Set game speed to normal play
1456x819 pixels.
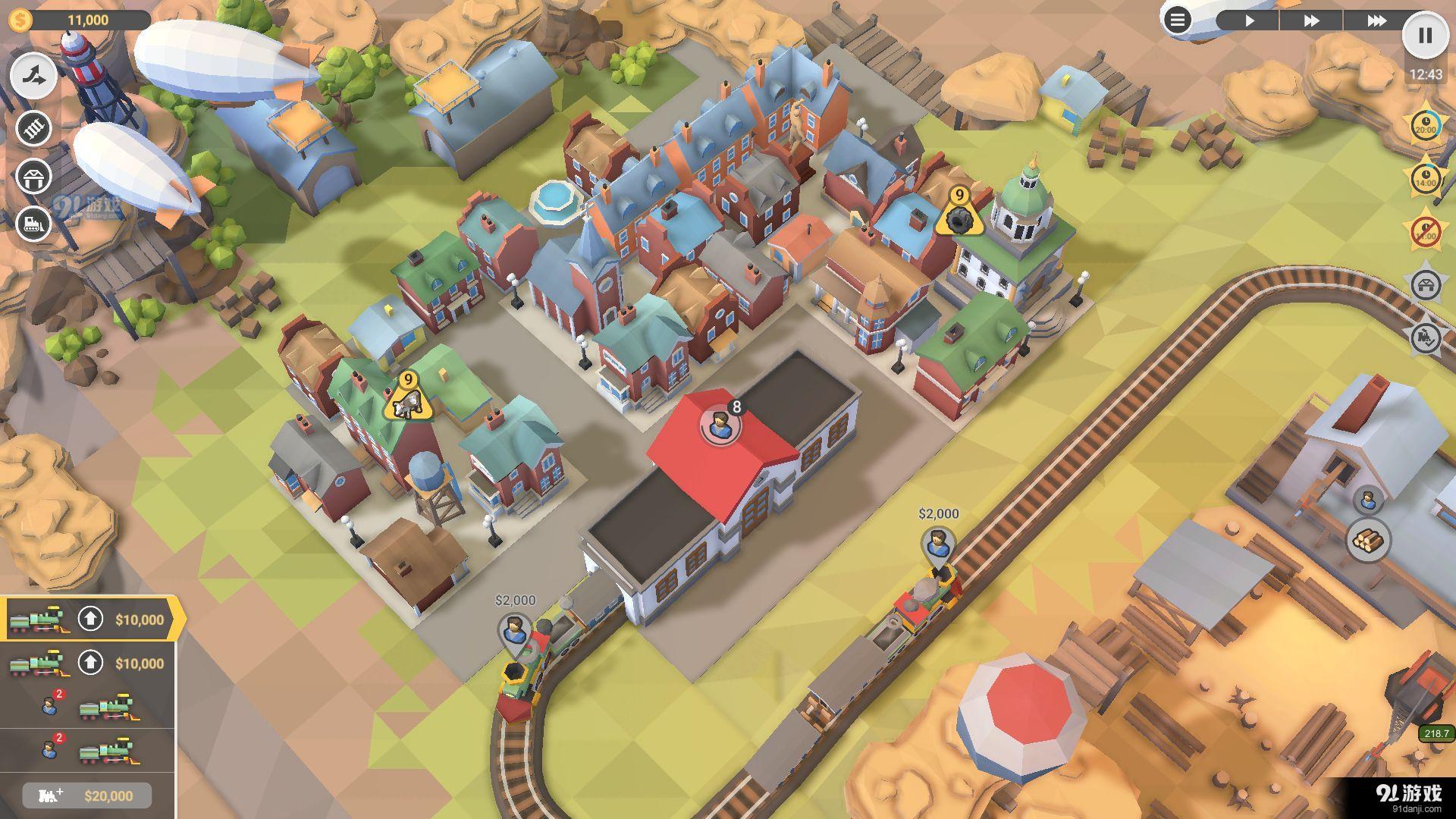click(1249, 20)
